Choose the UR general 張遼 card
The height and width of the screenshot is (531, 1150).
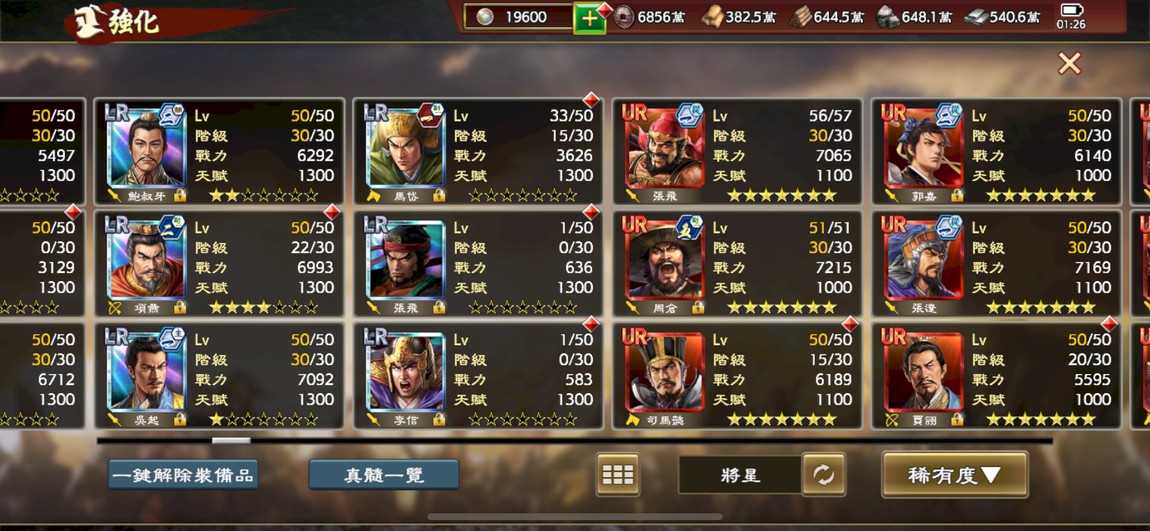[x=996, y=263]
